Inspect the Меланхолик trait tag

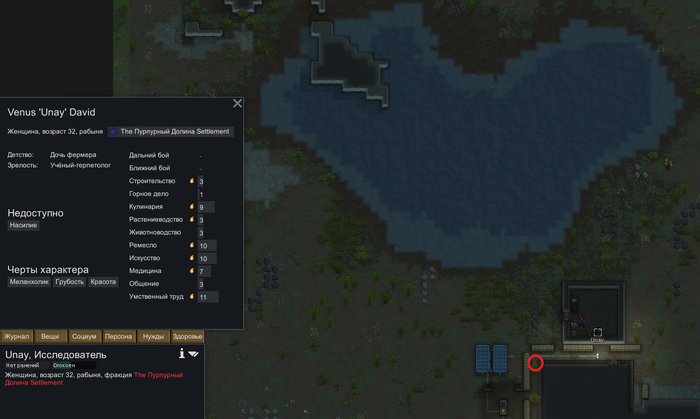tap(29, 282)
